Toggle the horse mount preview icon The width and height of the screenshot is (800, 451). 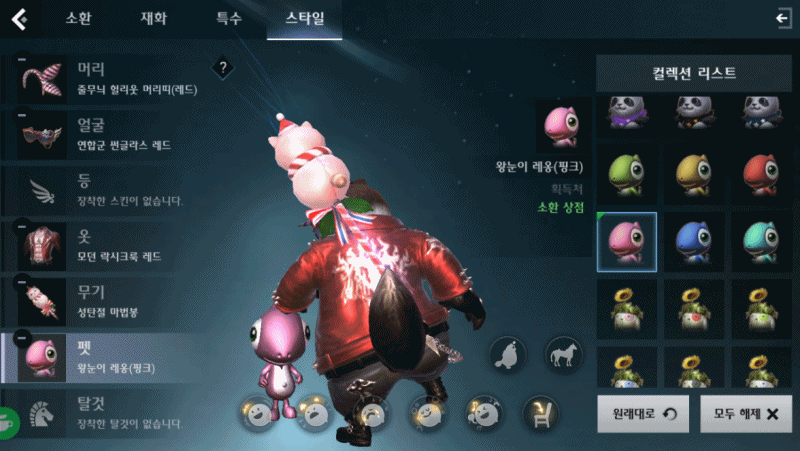[563, 354]
